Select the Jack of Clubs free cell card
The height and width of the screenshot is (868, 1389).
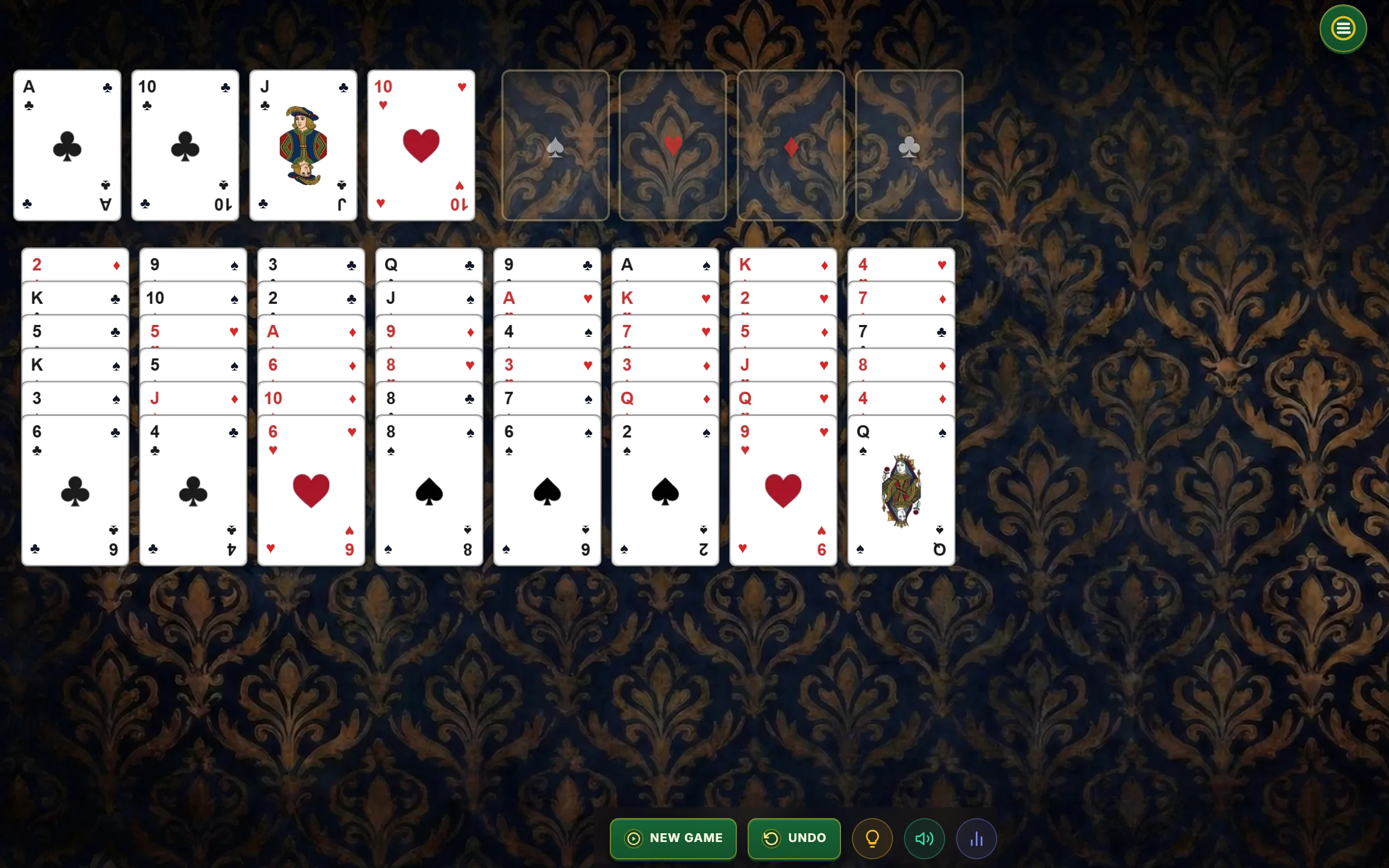point(302,145)
